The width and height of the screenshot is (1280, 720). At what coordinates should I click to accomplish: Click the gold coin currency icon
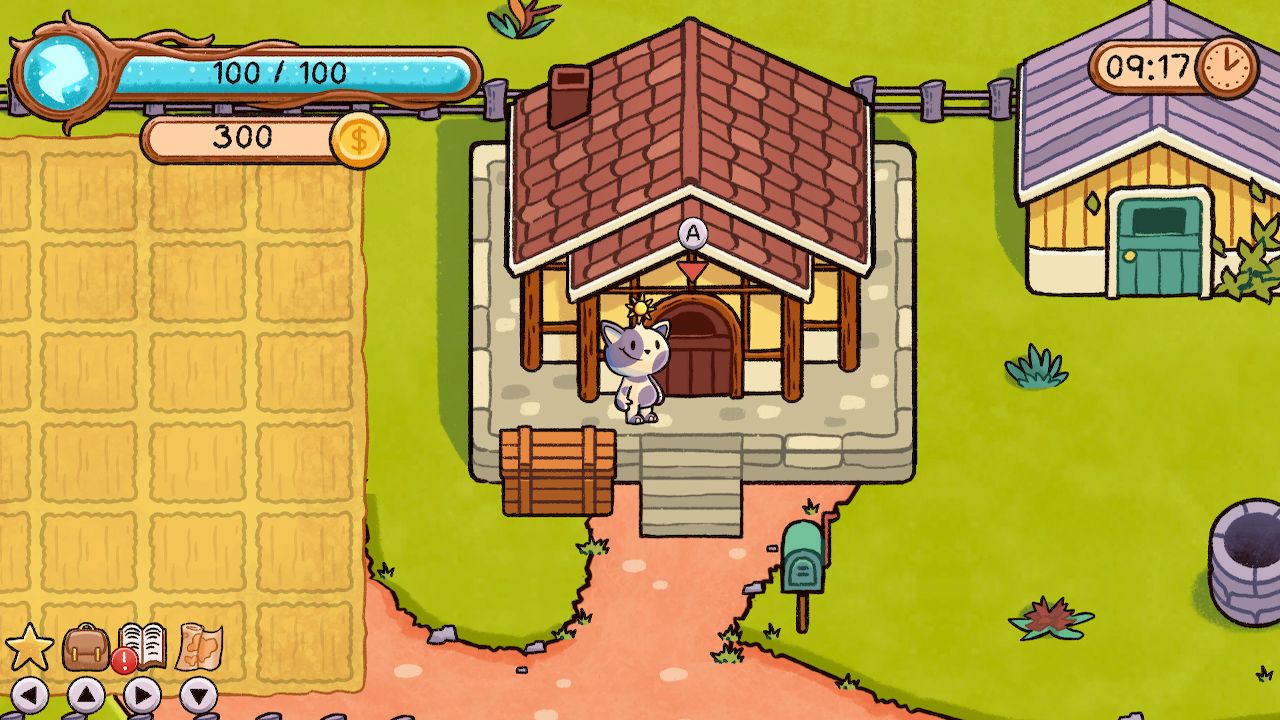coord(360,138)
